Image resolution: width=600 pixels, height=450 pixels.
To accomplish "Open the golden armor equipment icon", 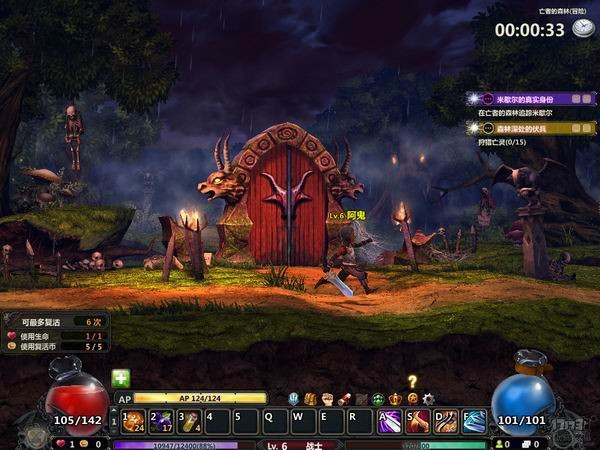I will pyautogui.click(x=310, y=398).
